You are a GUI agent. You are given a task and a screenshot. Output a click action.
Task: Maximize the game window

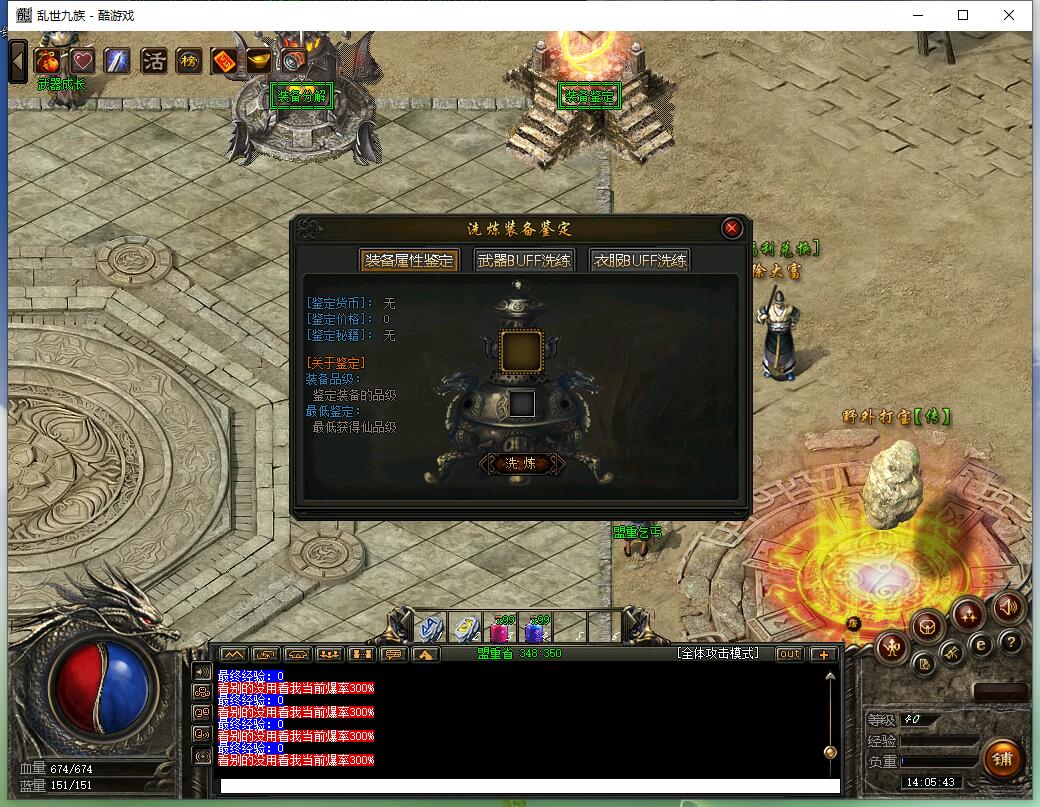pos(963,15)
